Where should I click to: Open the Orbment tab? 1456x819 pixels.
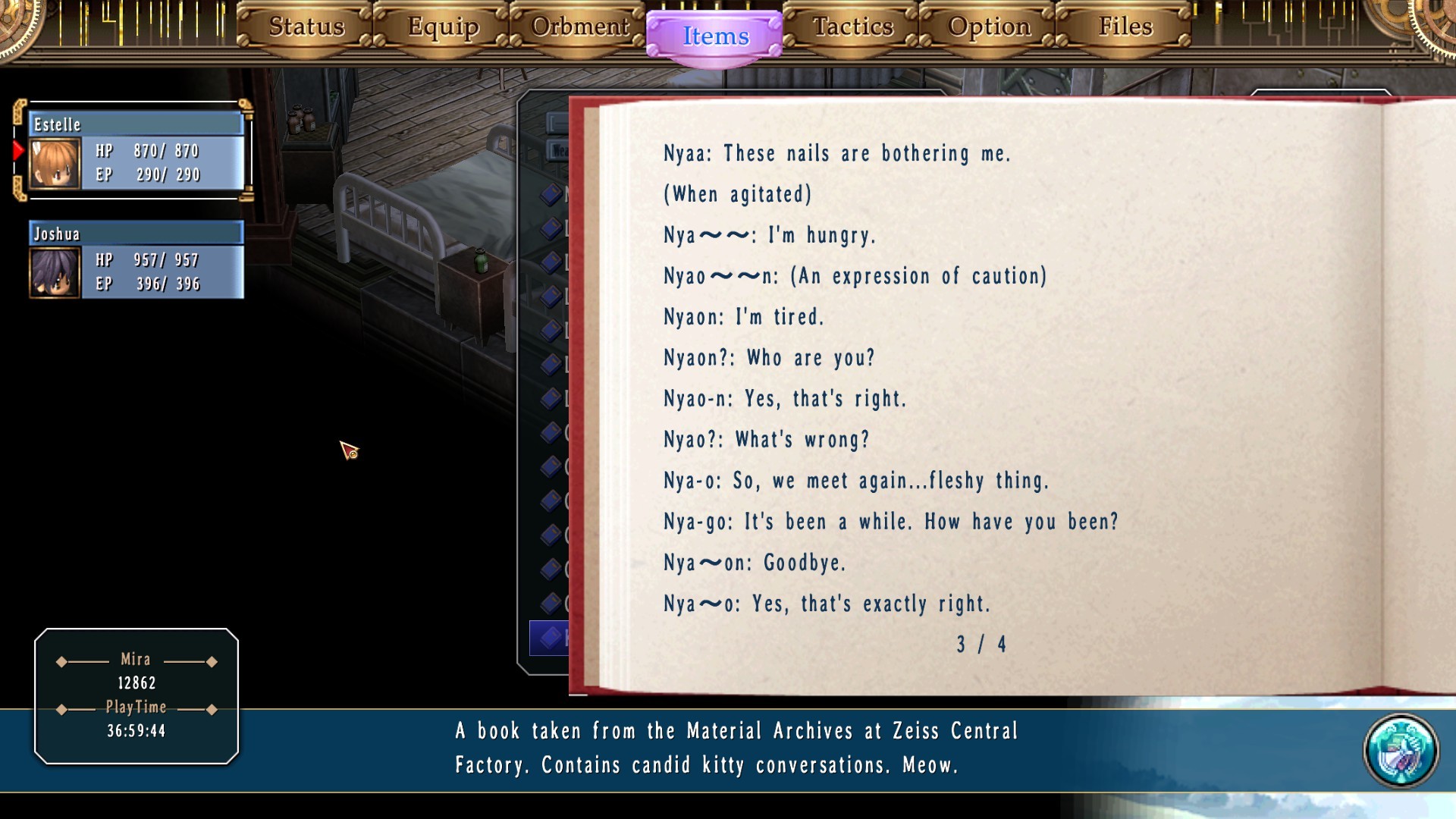[x=579, y=27]
